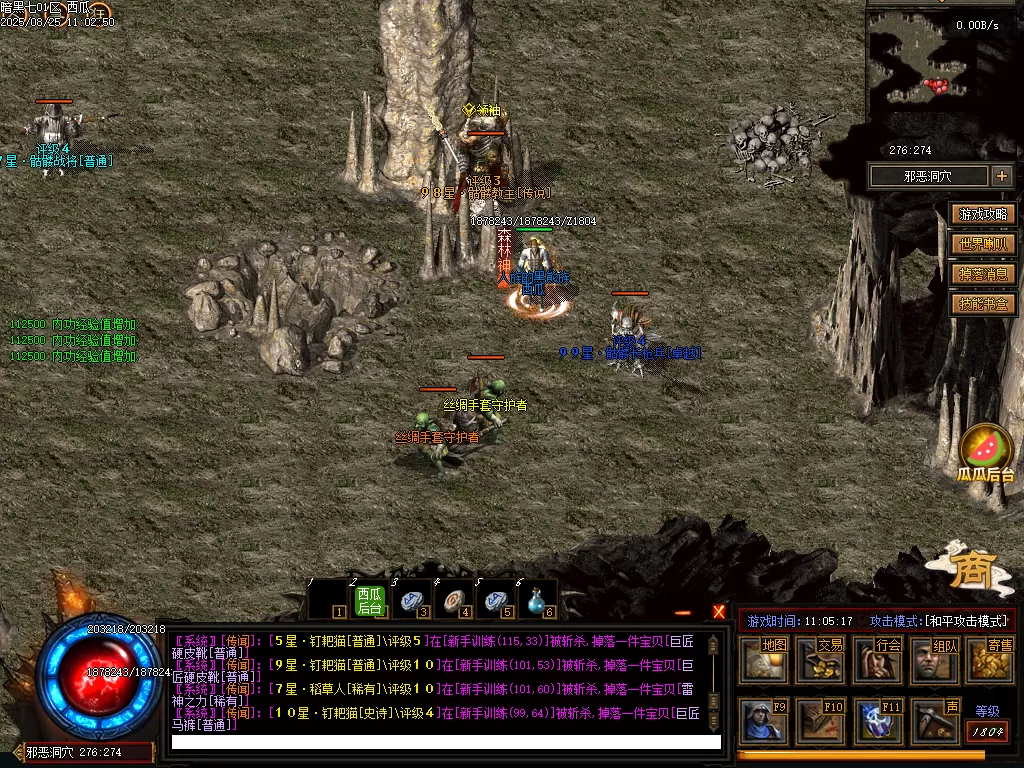Screen dimensions: 1024x768
Task: Open 世界喇叭 world chat
Action: 984,244
